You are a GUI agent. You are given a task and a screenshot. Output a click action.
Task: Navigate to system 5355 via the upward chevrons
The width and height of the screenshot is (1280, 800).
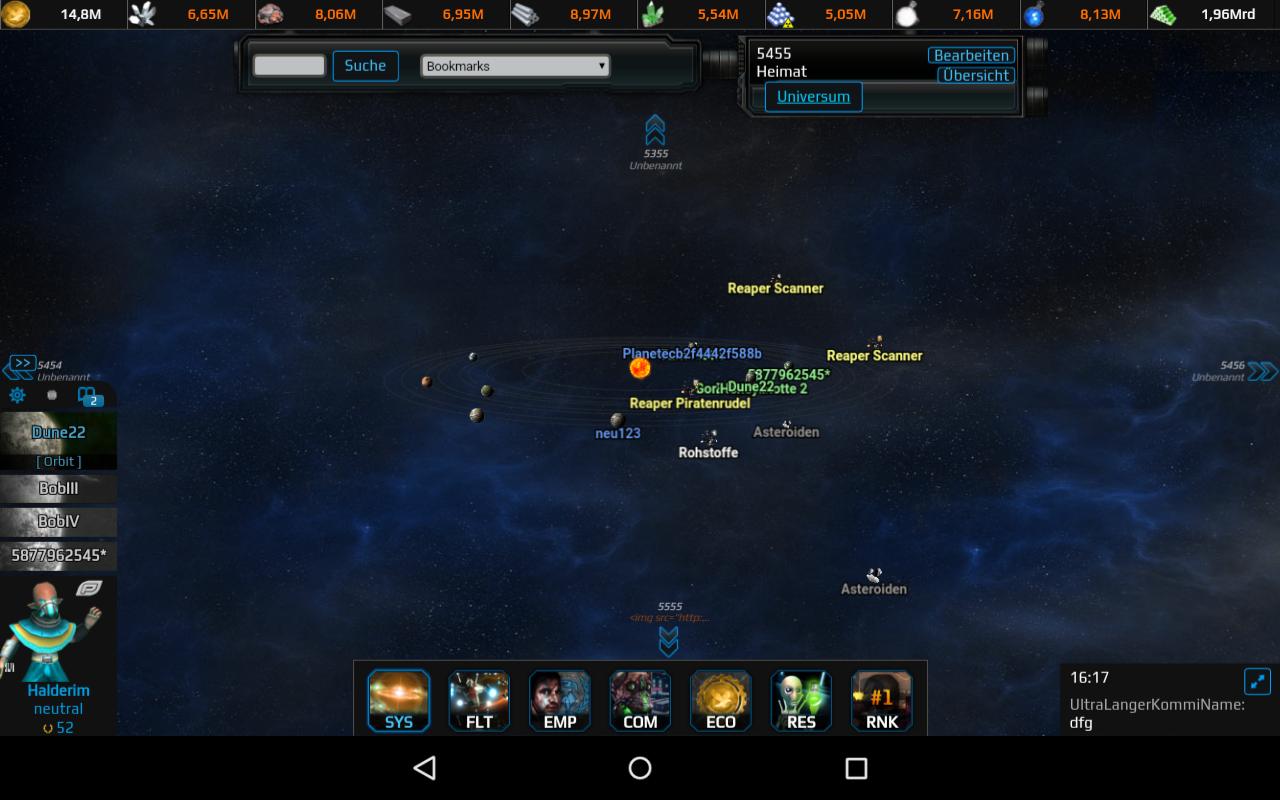(x=657, y=130)
